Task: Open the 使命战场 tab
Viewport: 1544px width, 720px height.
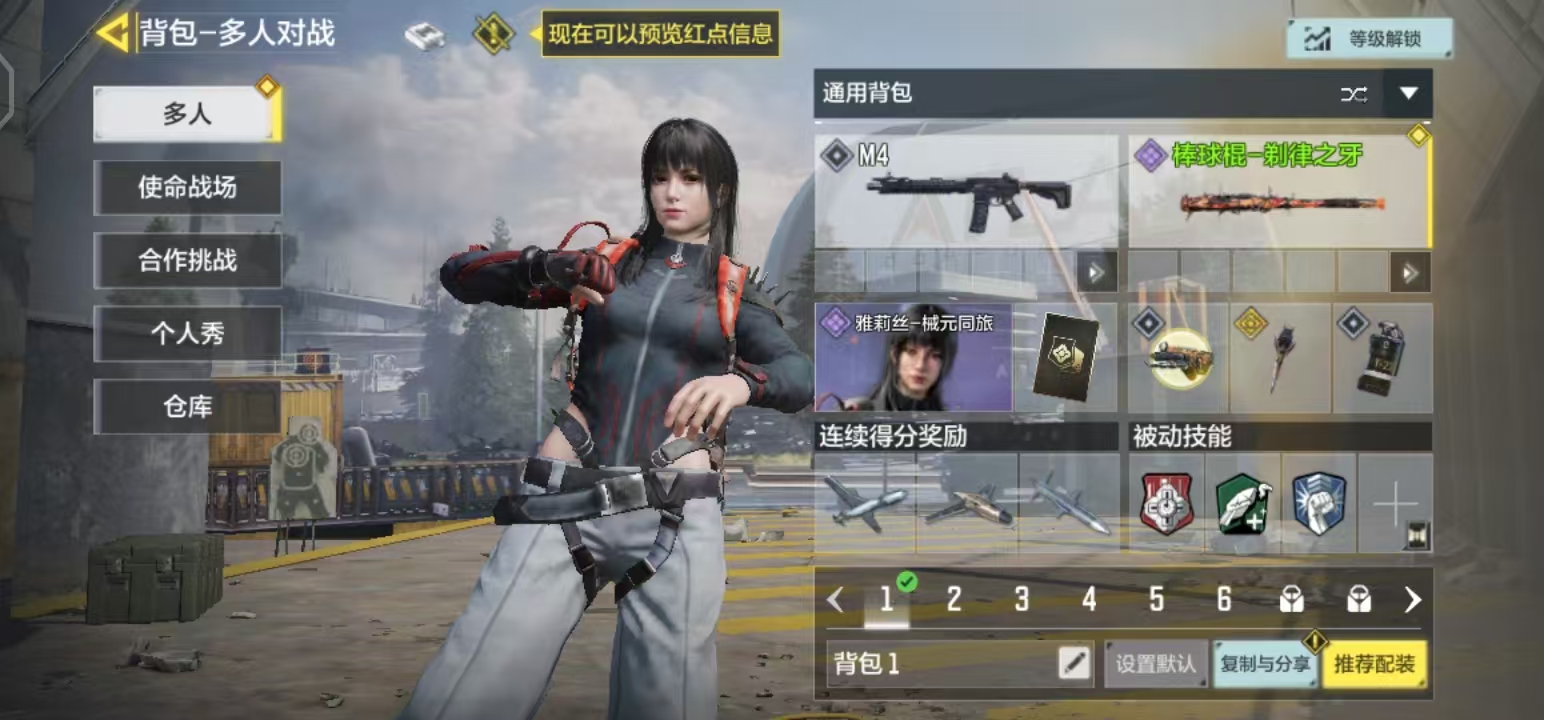Action: tap(187, 187)
